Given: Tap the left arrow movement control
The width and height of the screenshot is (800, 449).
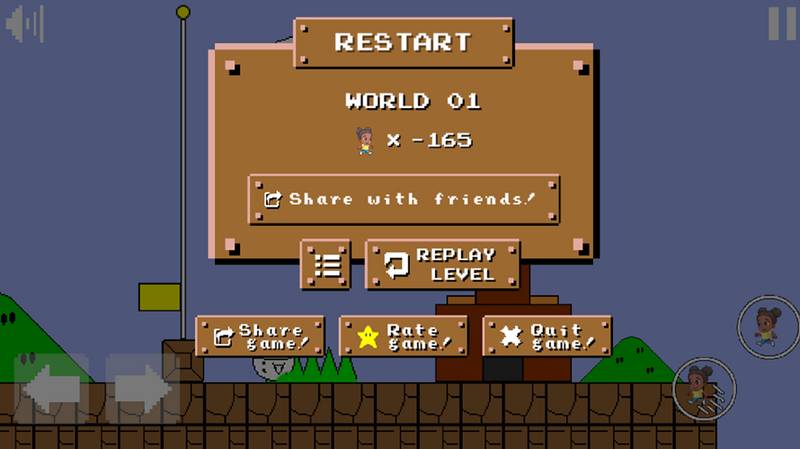Looking at the screenshot, I should pos(49,388).
